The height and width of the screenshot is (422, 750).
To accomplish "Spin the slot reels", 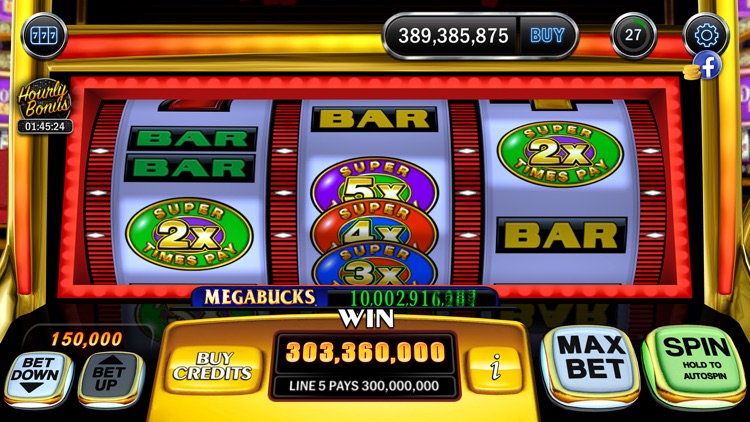I will click(x=692, y=364).
